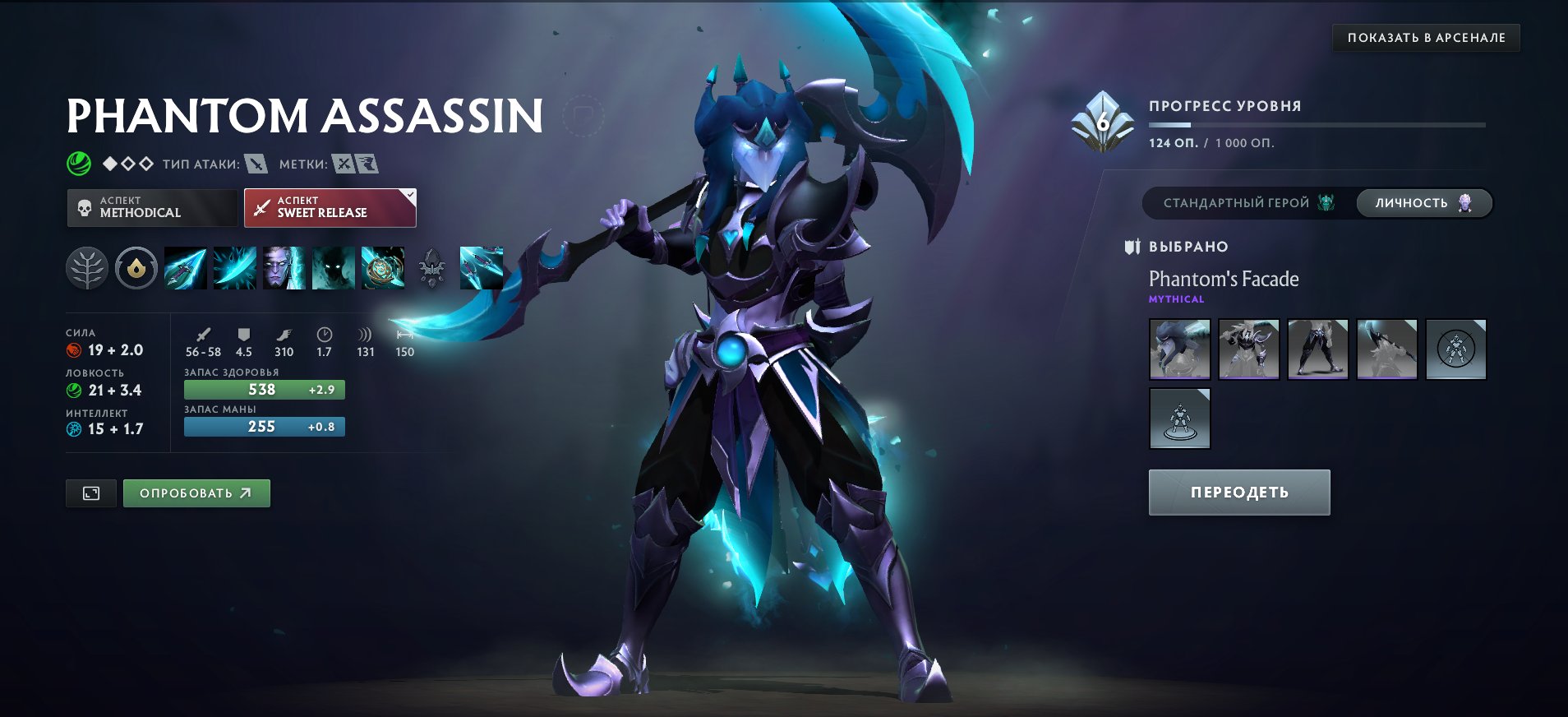Select the Stifling Dagger ability icon

click(x=186, y=267)
